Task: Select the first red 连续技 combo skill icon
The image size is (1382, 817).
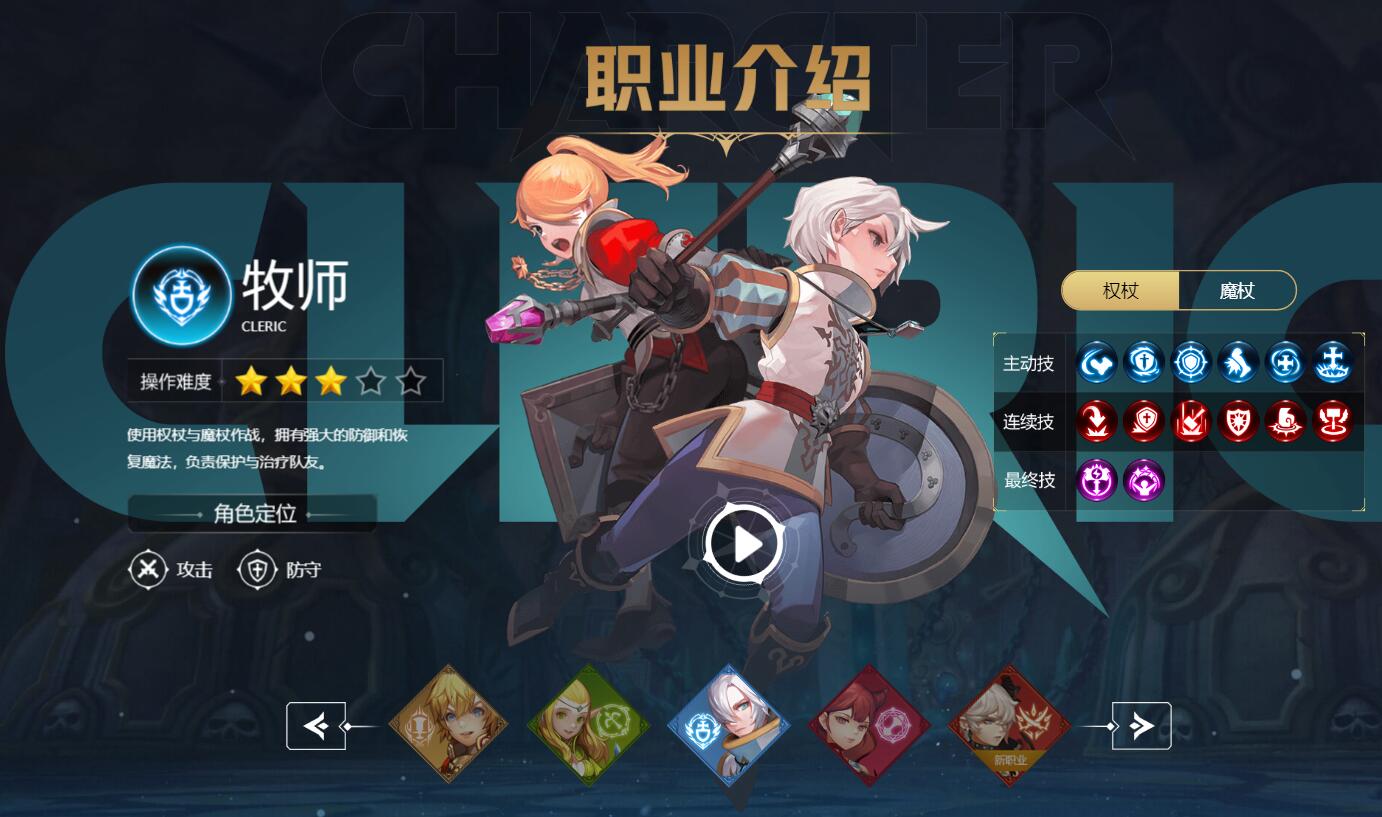Action: tap(1097, 422)
